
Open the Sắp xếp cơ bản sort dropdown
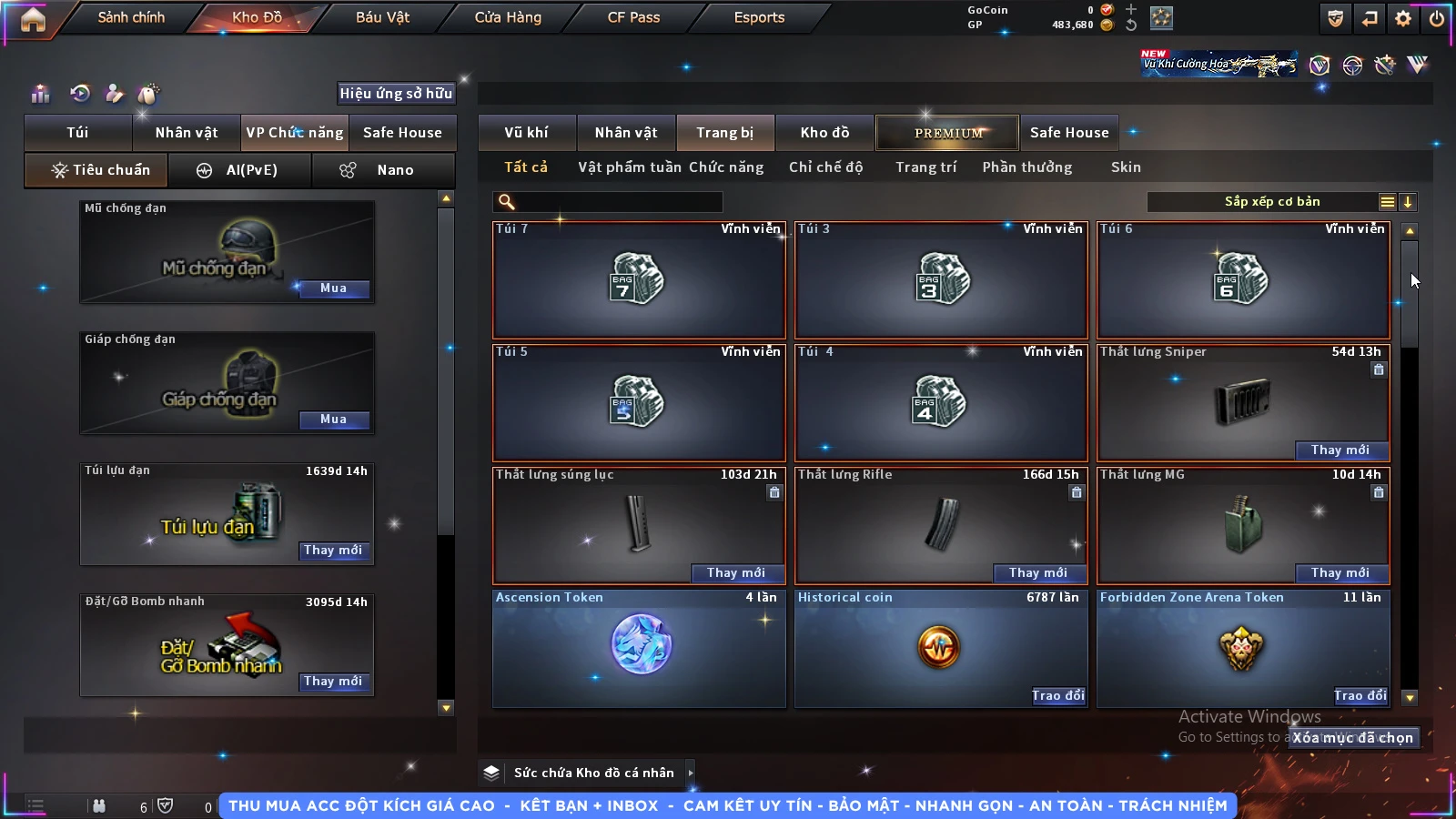(x=1272, y=202)
